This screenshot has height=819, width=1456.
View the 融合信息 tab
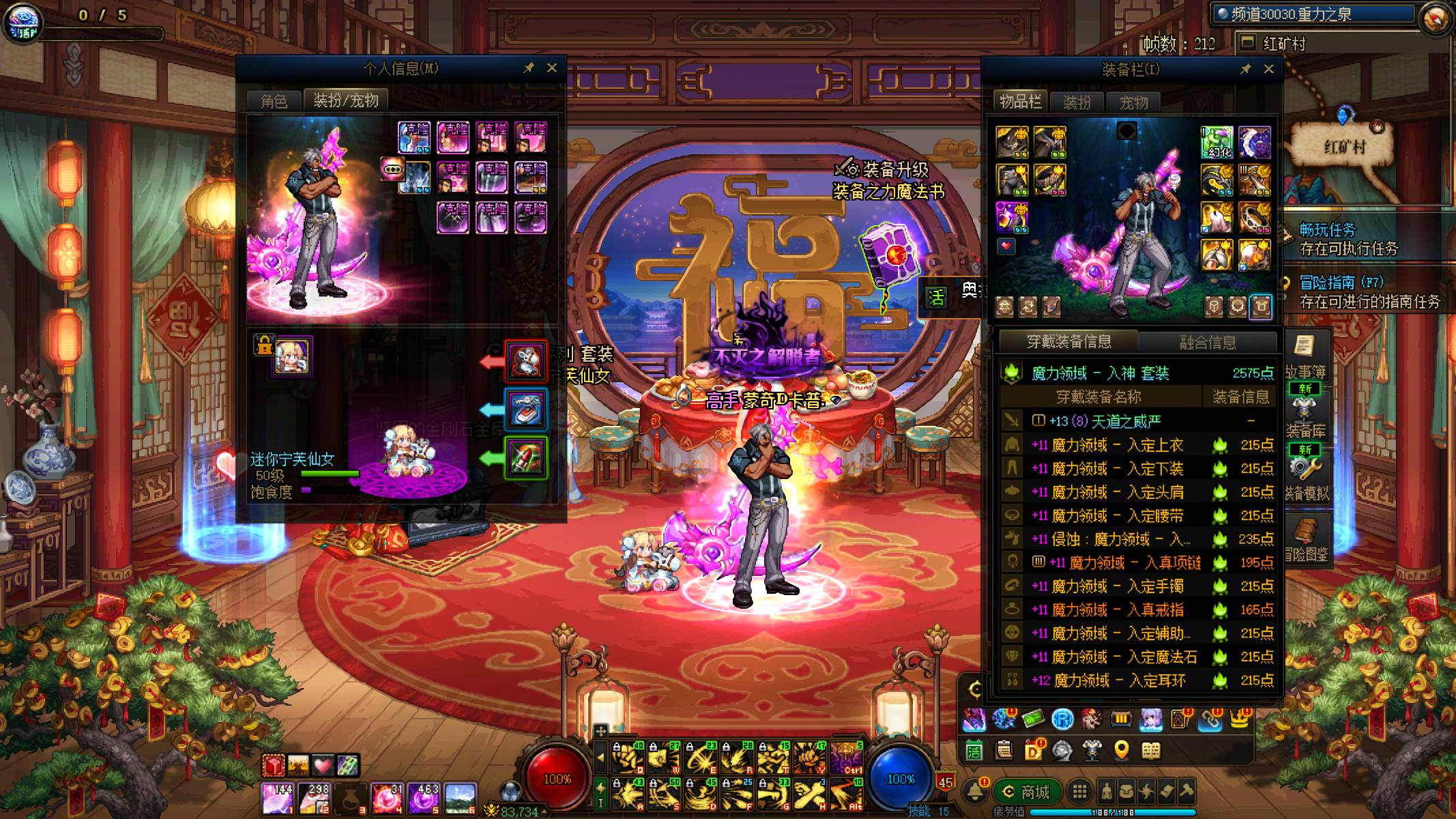click(x=1208, y=342)
